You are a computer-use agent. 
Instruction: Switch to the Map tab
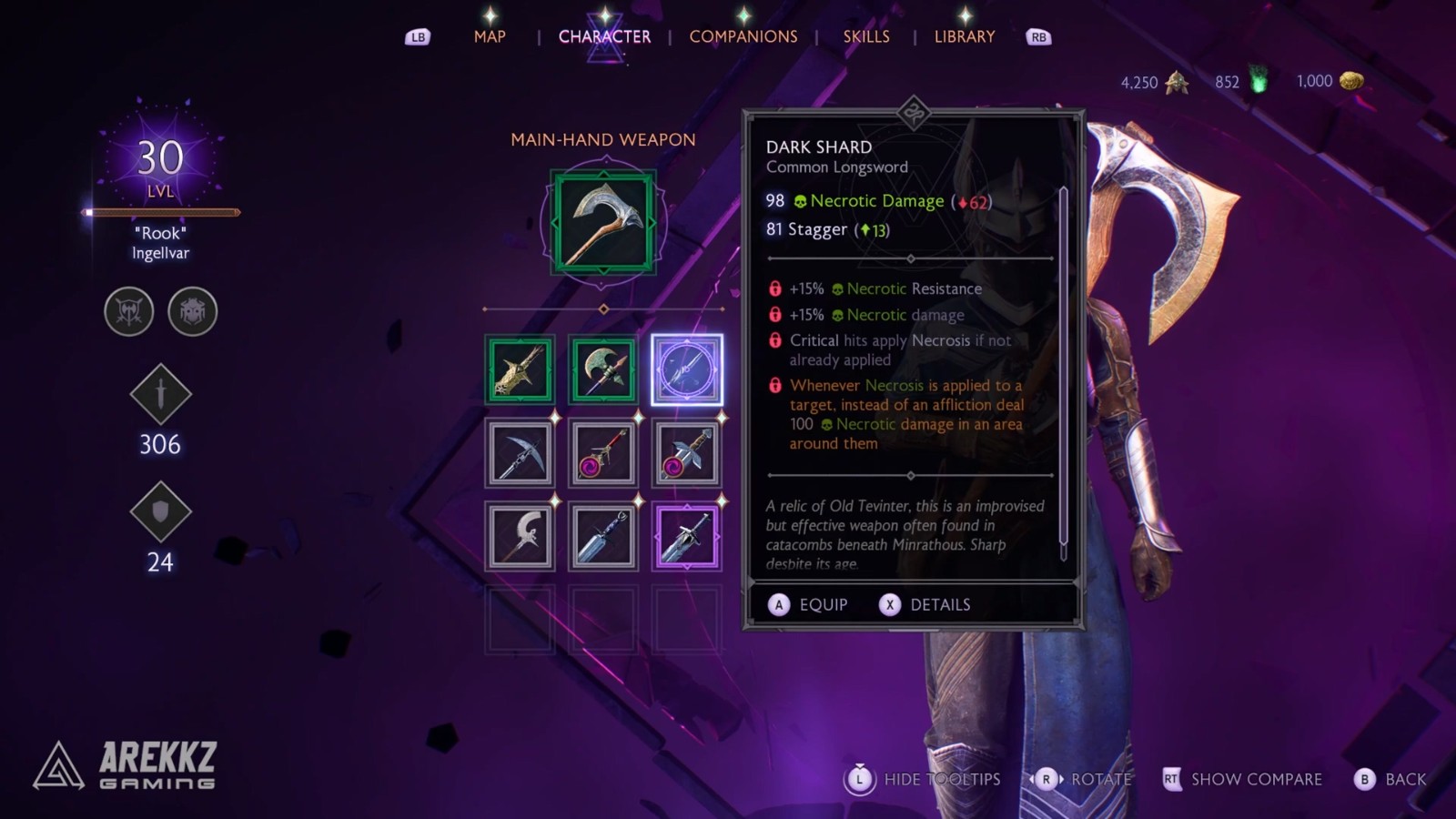(x=489, y=36)
